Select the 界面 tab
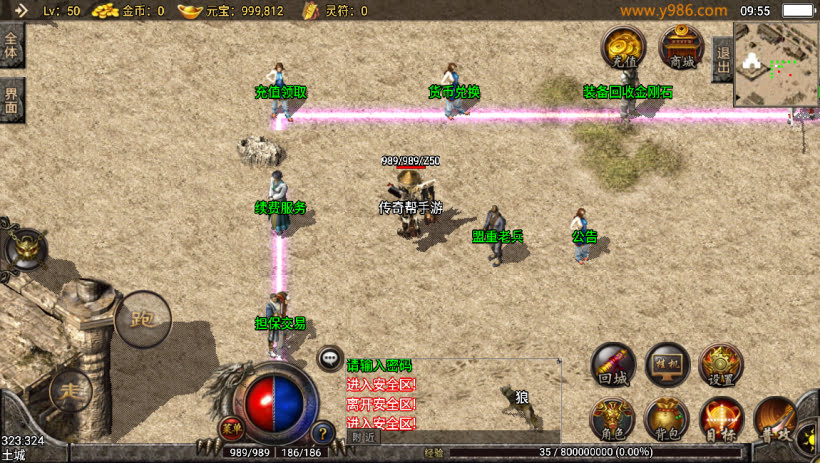 (x=12, y=100)
